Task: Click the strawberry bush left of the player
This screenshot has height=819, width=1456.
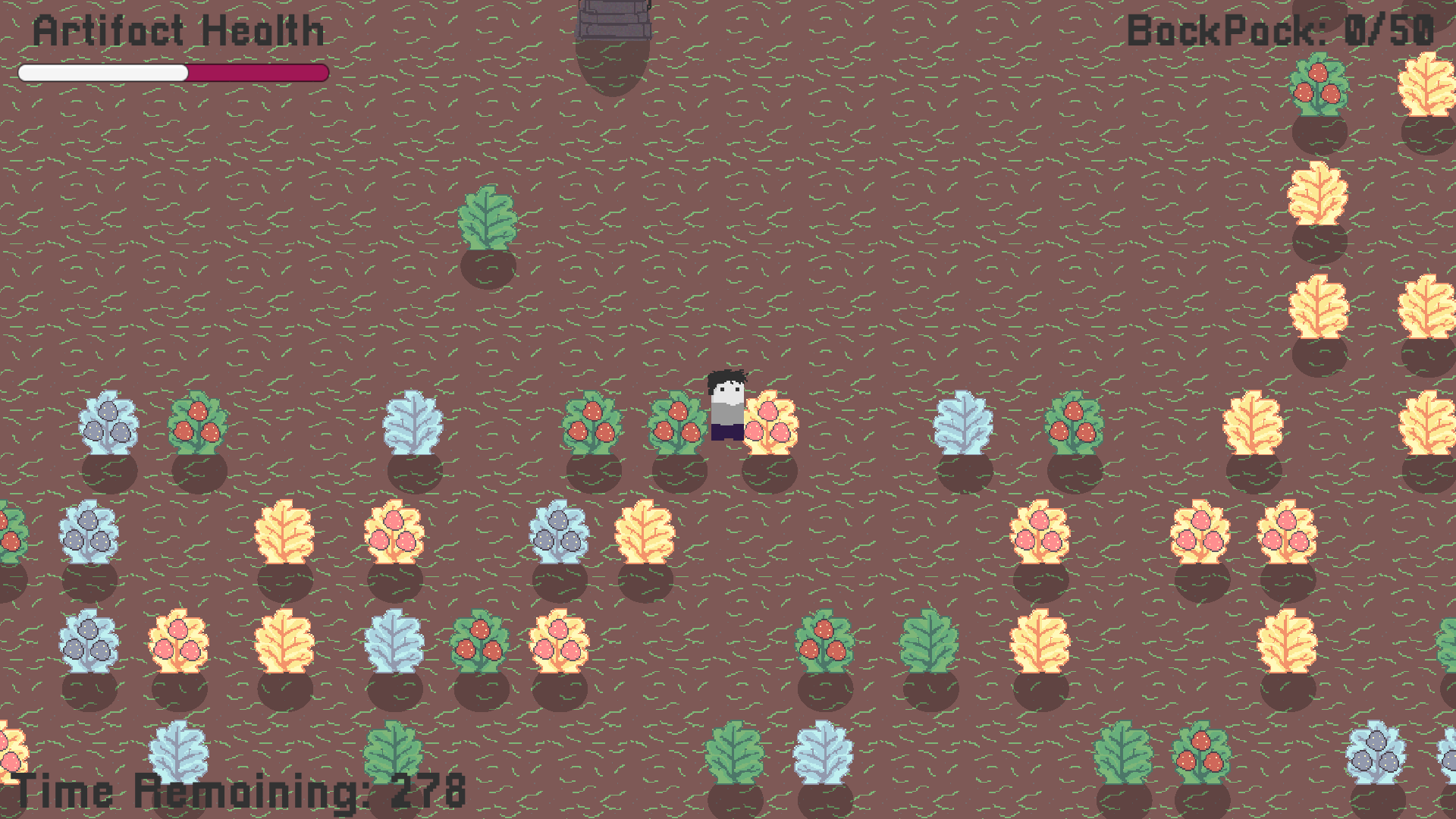Action: 679,421
